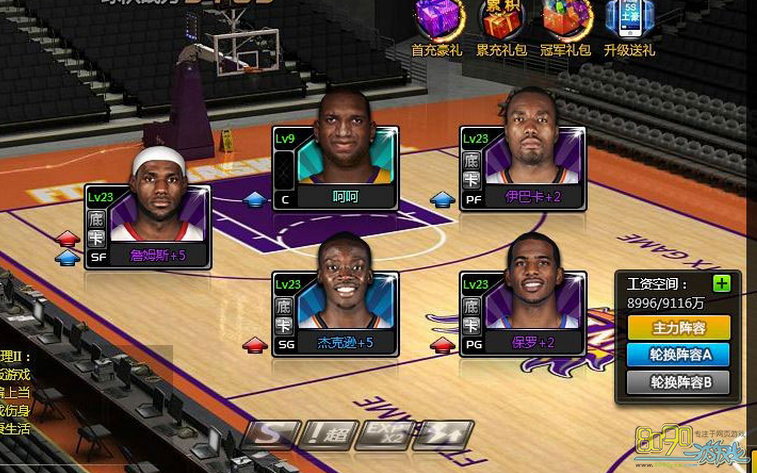The image size is (757, 473).
Task: Open the 升级送礼 level-up gift
Action: click(629, 22)
